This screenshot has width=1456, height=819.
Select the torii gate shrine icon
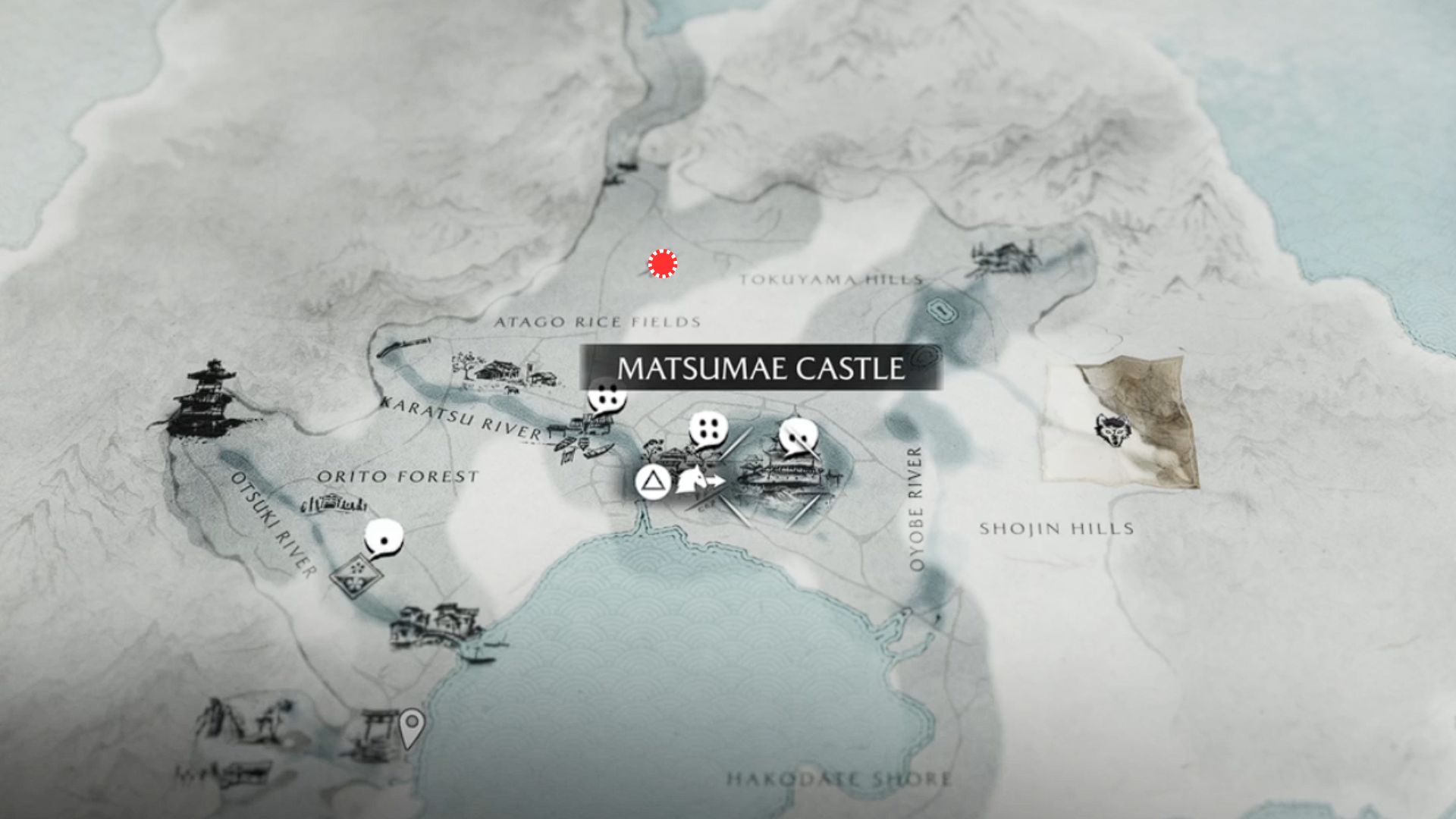pos(375,733)
